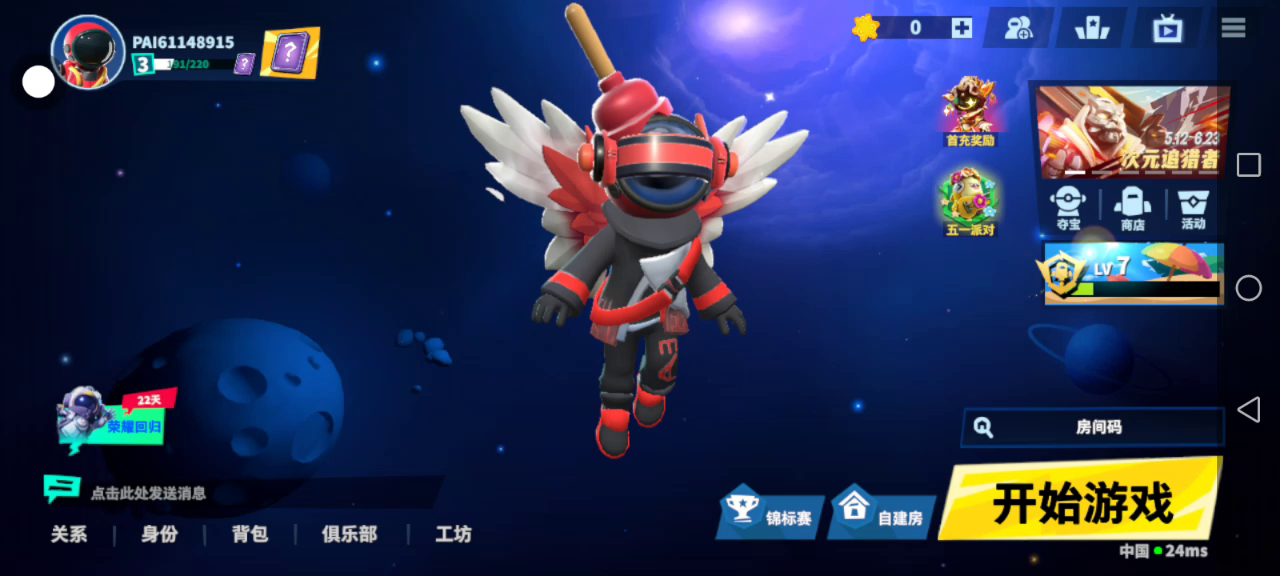This screenshot has width=1280, height=576.
Task: Claim the 首充奖励 first recharge reward
Action: point(969,111)
